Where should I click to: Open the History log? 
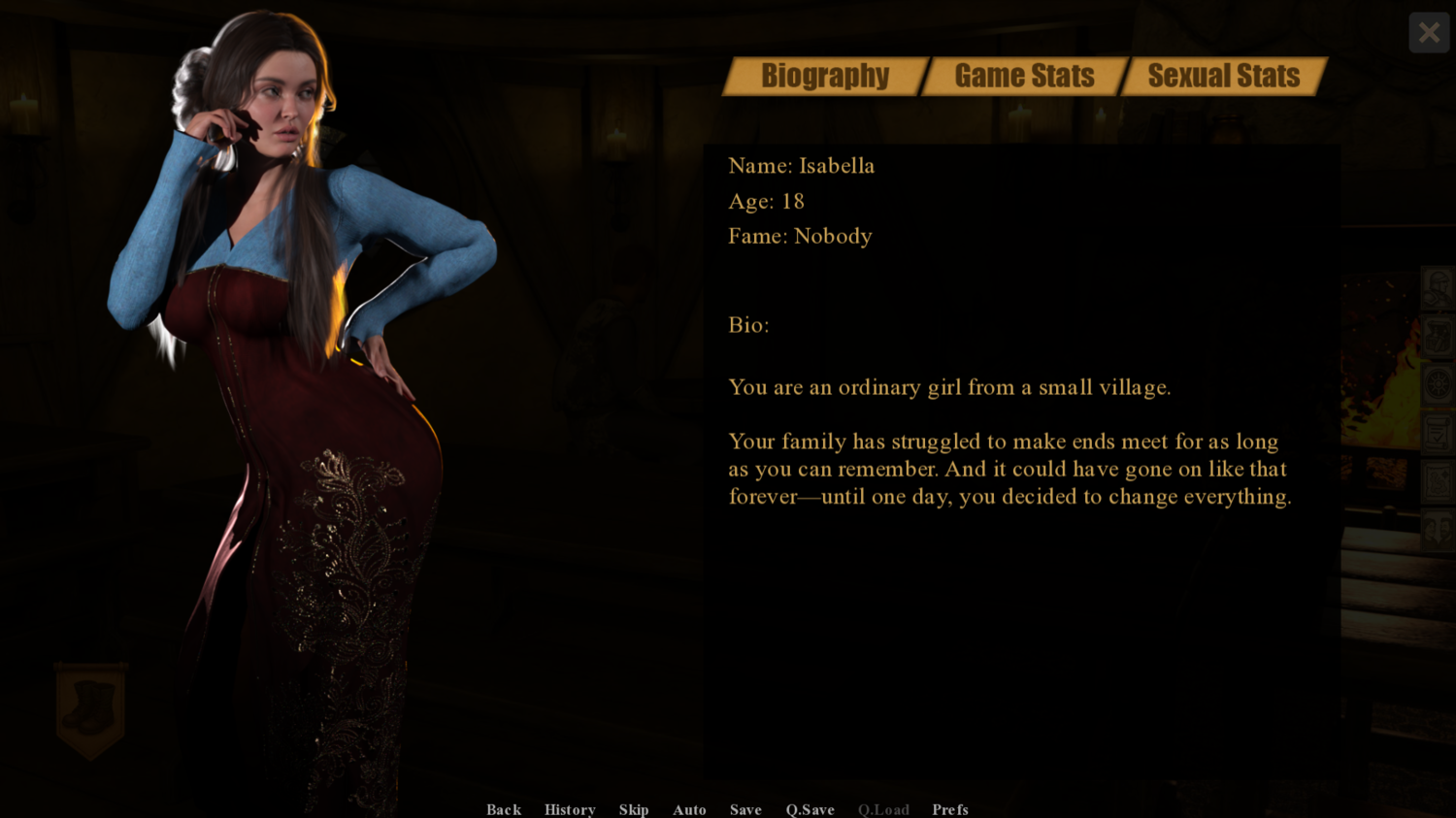pyautogui.click(x=570, y=809)
